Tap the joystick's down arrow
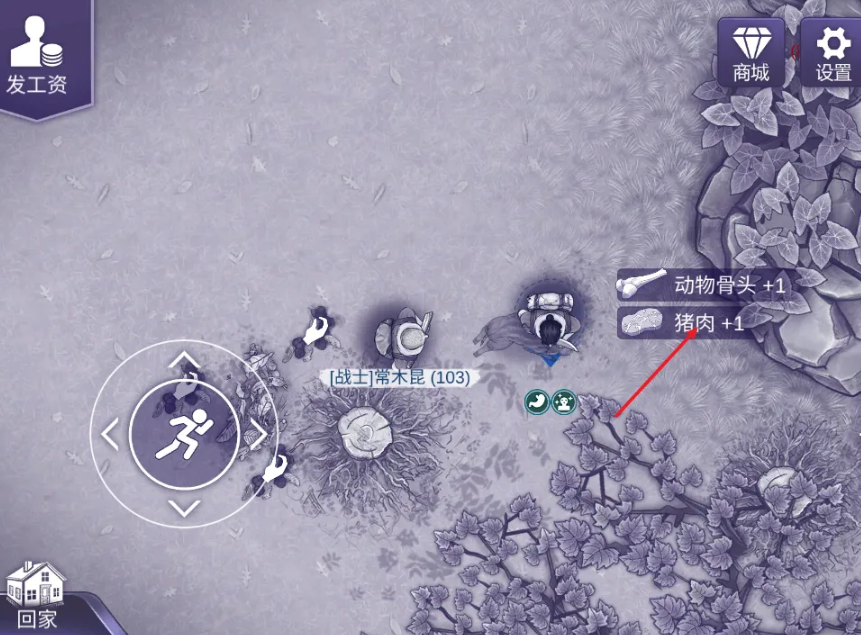This screenshot has height=635, width=861. coord(184,507)
